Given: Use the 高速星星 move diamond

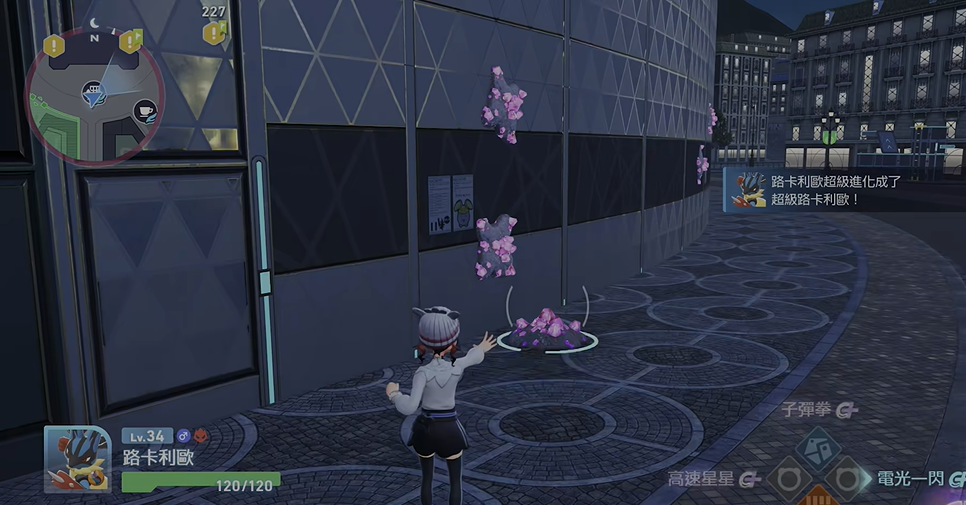Looking at the screenshot, I should pos(788,480).
